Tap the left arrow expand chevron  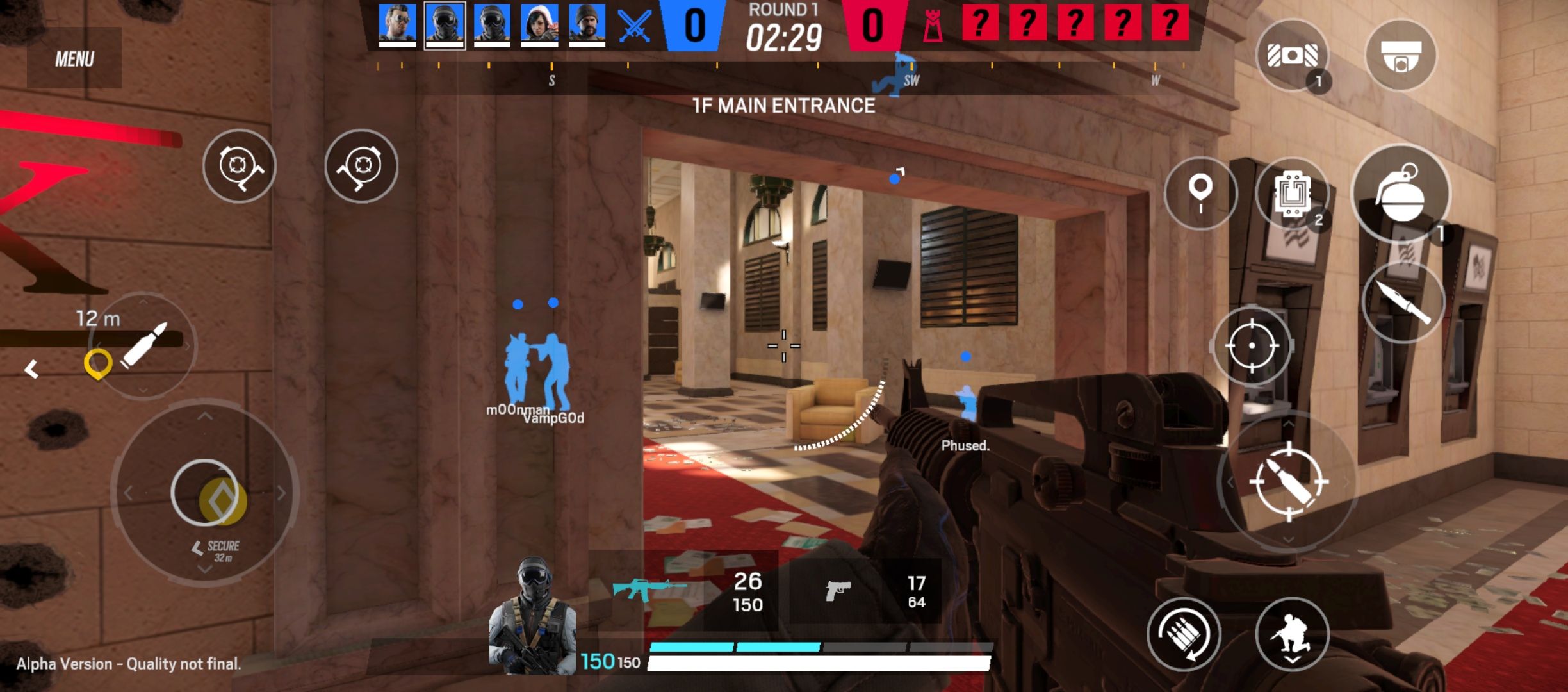[x=31, y=369]
